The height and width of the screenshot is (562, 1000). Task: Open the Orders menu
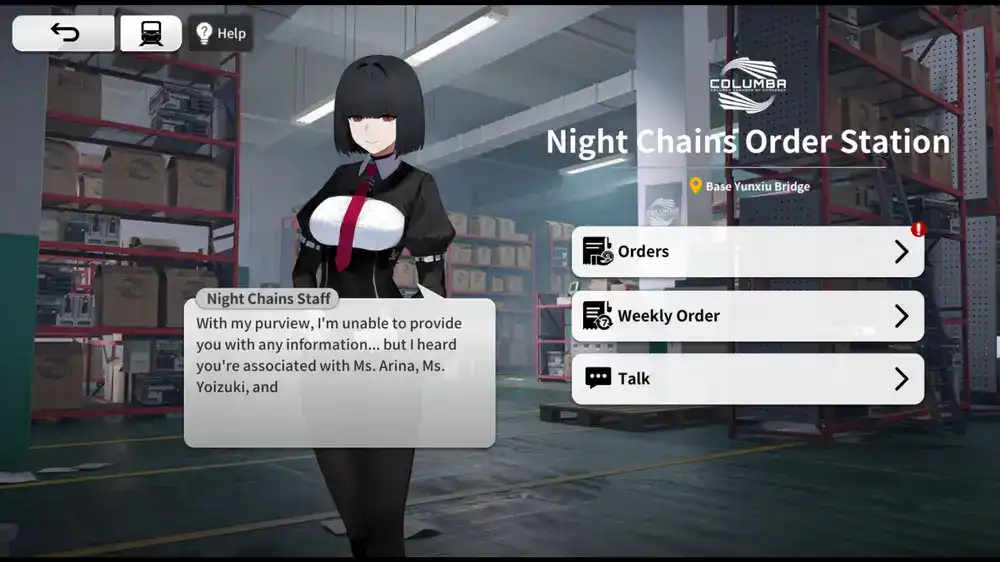pyautogui.click(x=747, y=251)
